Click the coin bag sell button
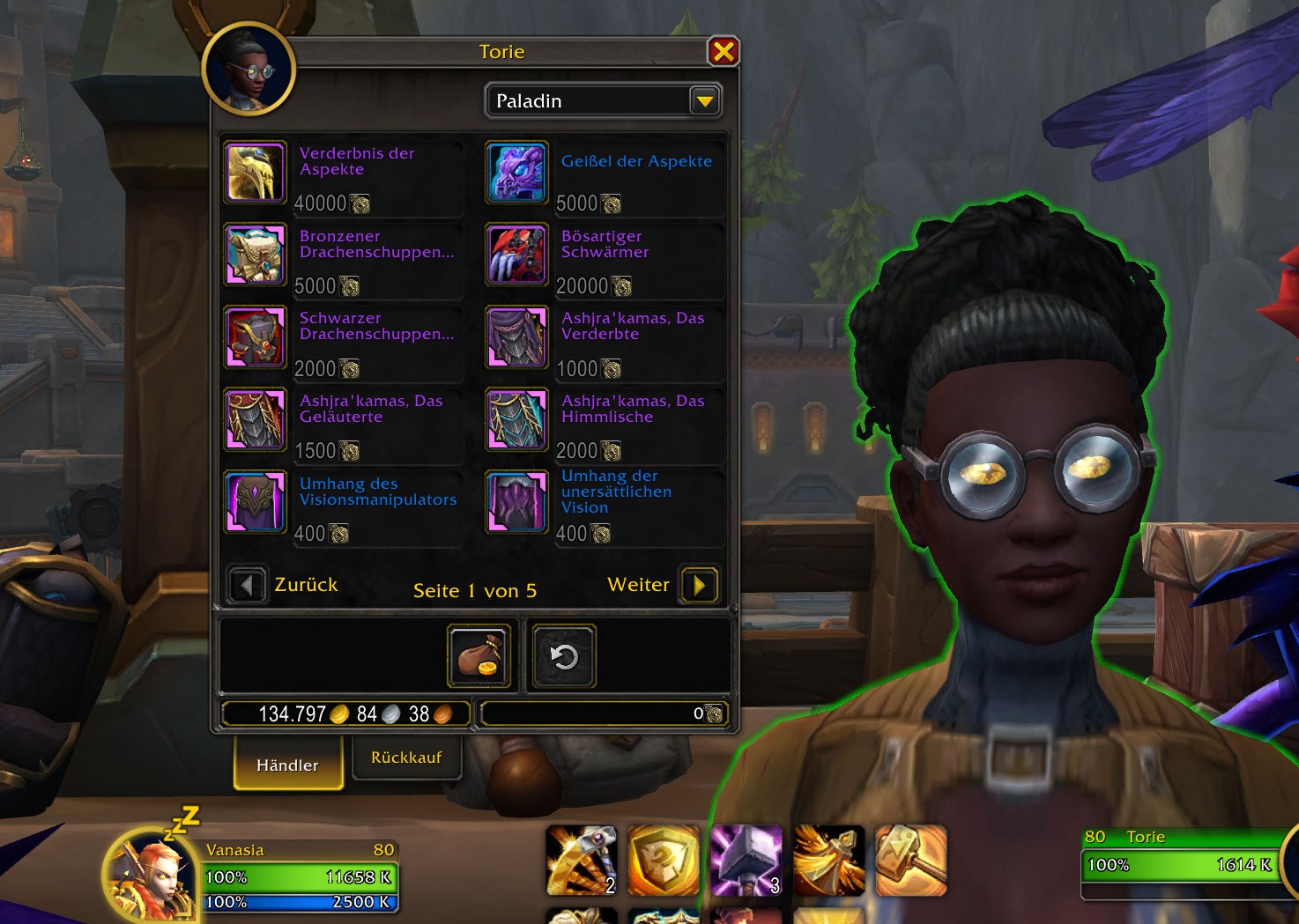This screenshot has width=1299, height=924. (479, 656)
